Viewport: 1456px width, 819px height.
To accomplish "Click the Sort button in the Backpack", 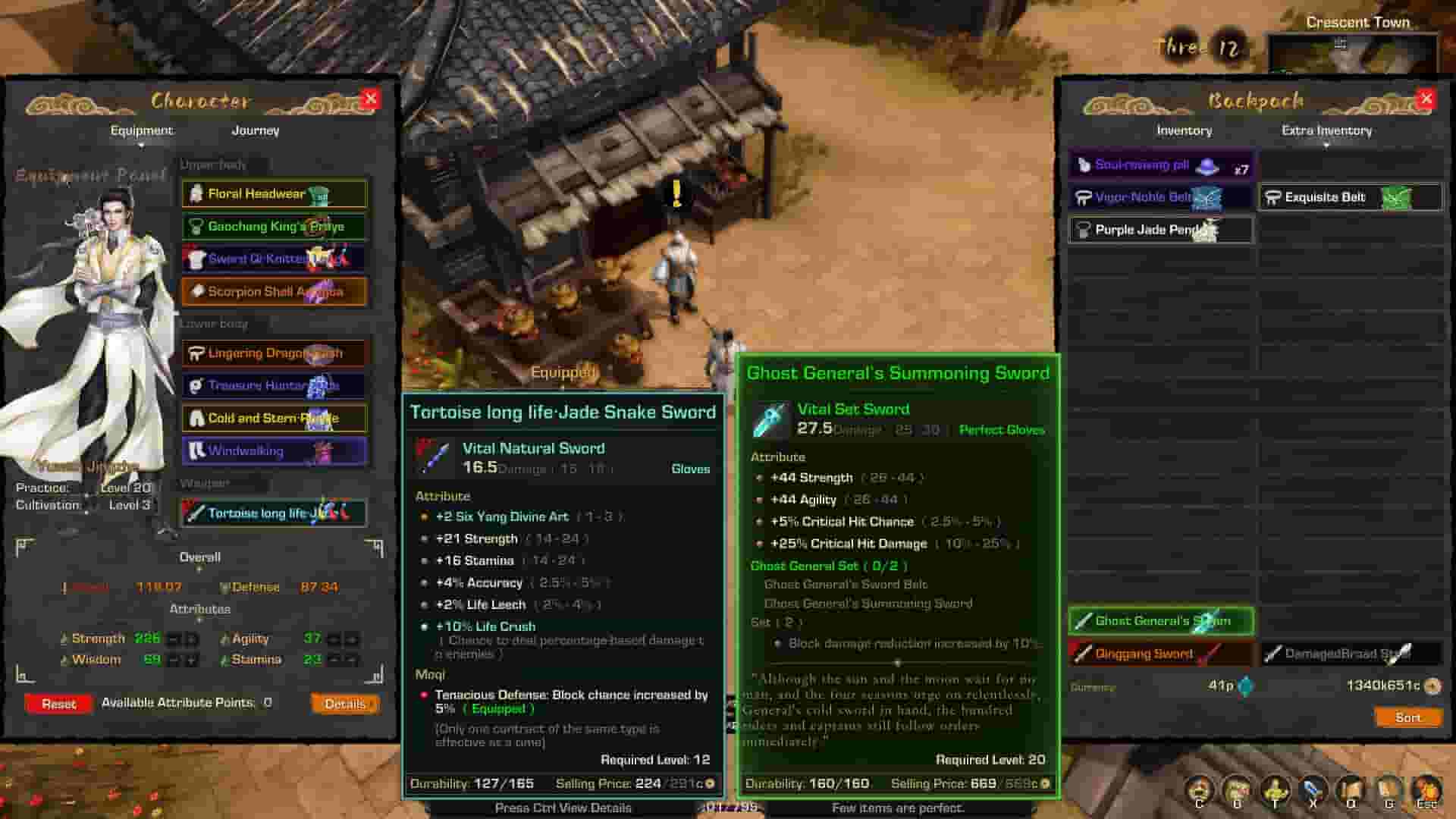I will click(1407, 717).
